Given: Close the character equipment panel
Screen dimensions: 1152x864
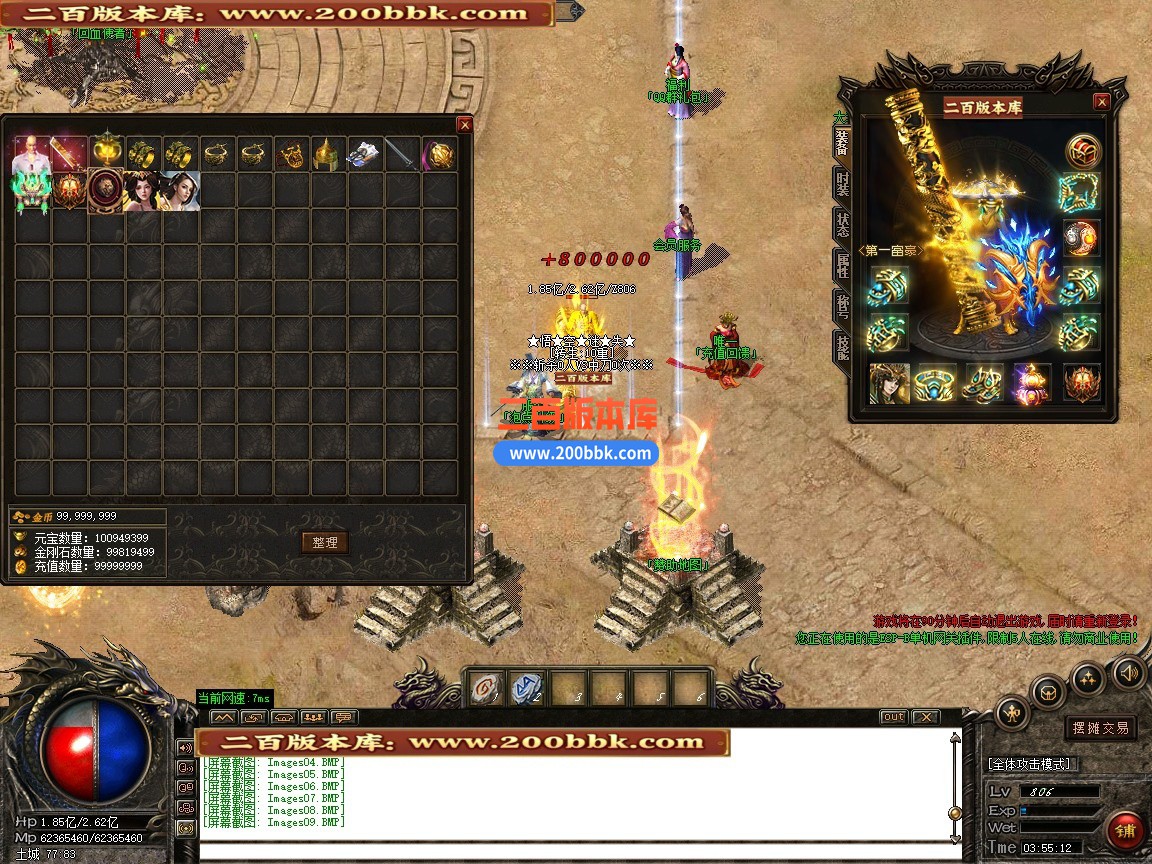Looking at the screenshot, I should point(1101,102).
